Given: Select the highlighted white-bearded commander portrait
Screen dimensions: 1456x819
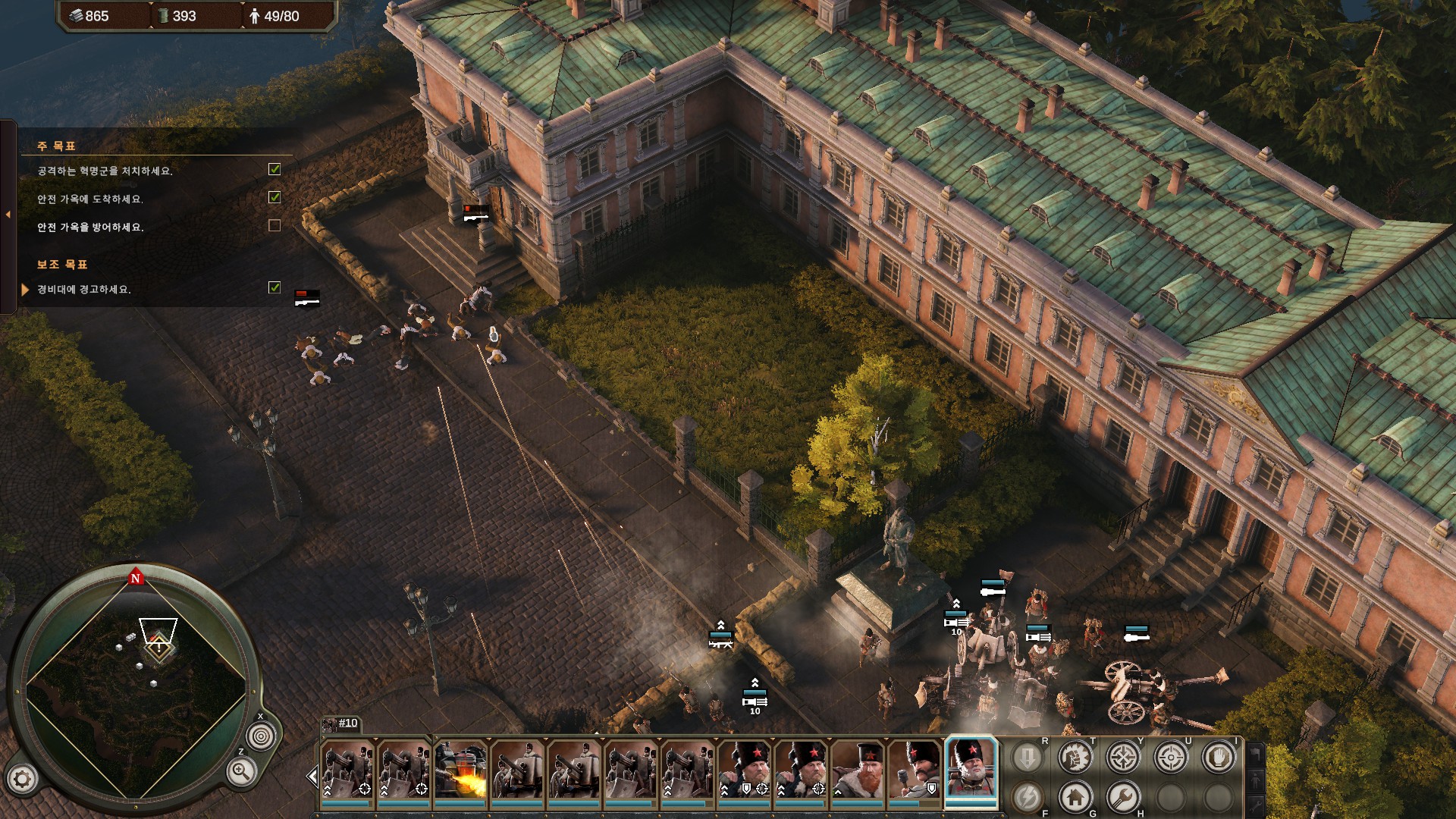Looking at the screenshot, I should 971,769.
